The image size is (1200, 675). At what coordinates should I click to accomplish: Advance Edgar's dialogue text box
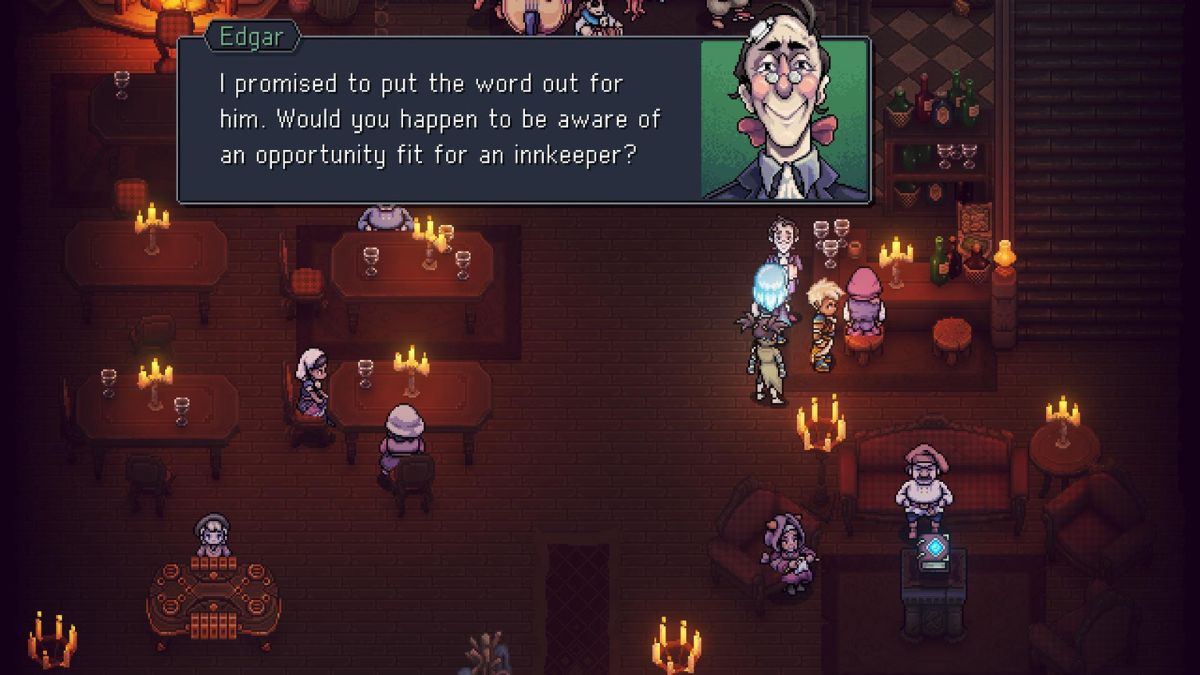(x=440, y=122)
